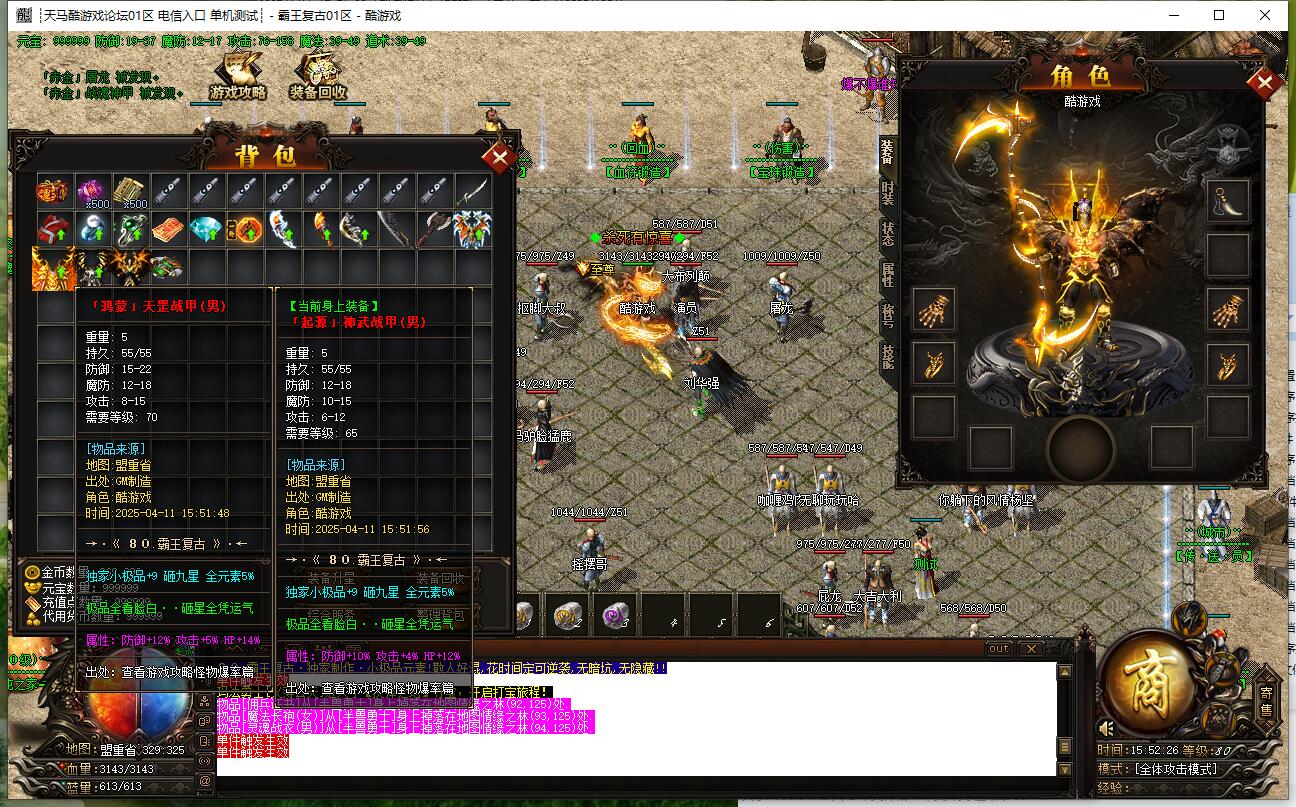Open the 游戏攻略 game guide

point(238,78)
